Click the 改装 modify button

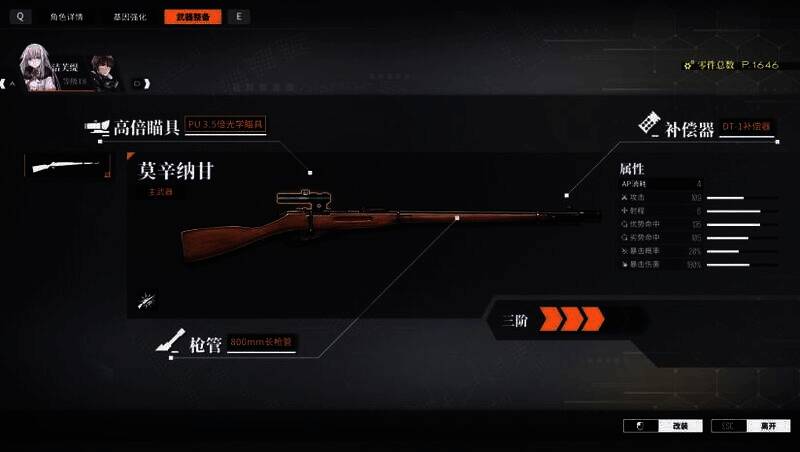click(662, 426)
